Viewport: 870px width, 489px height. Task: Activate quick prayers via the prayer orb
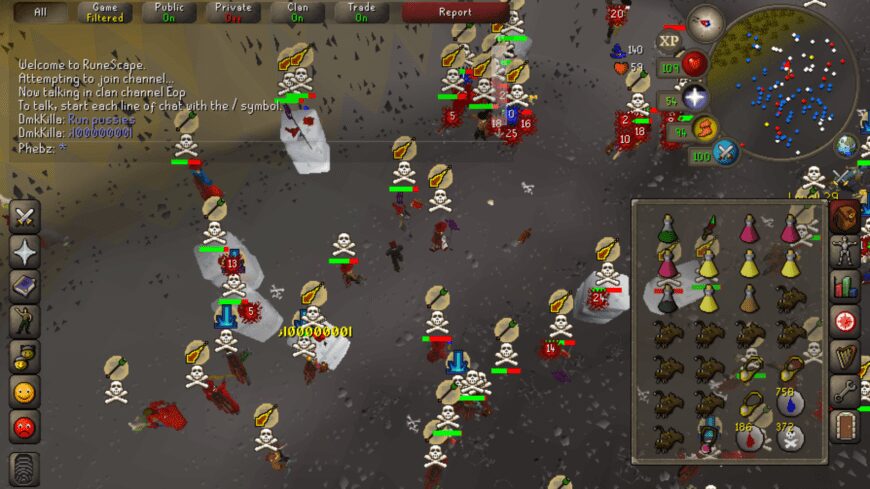coord(694,98)
